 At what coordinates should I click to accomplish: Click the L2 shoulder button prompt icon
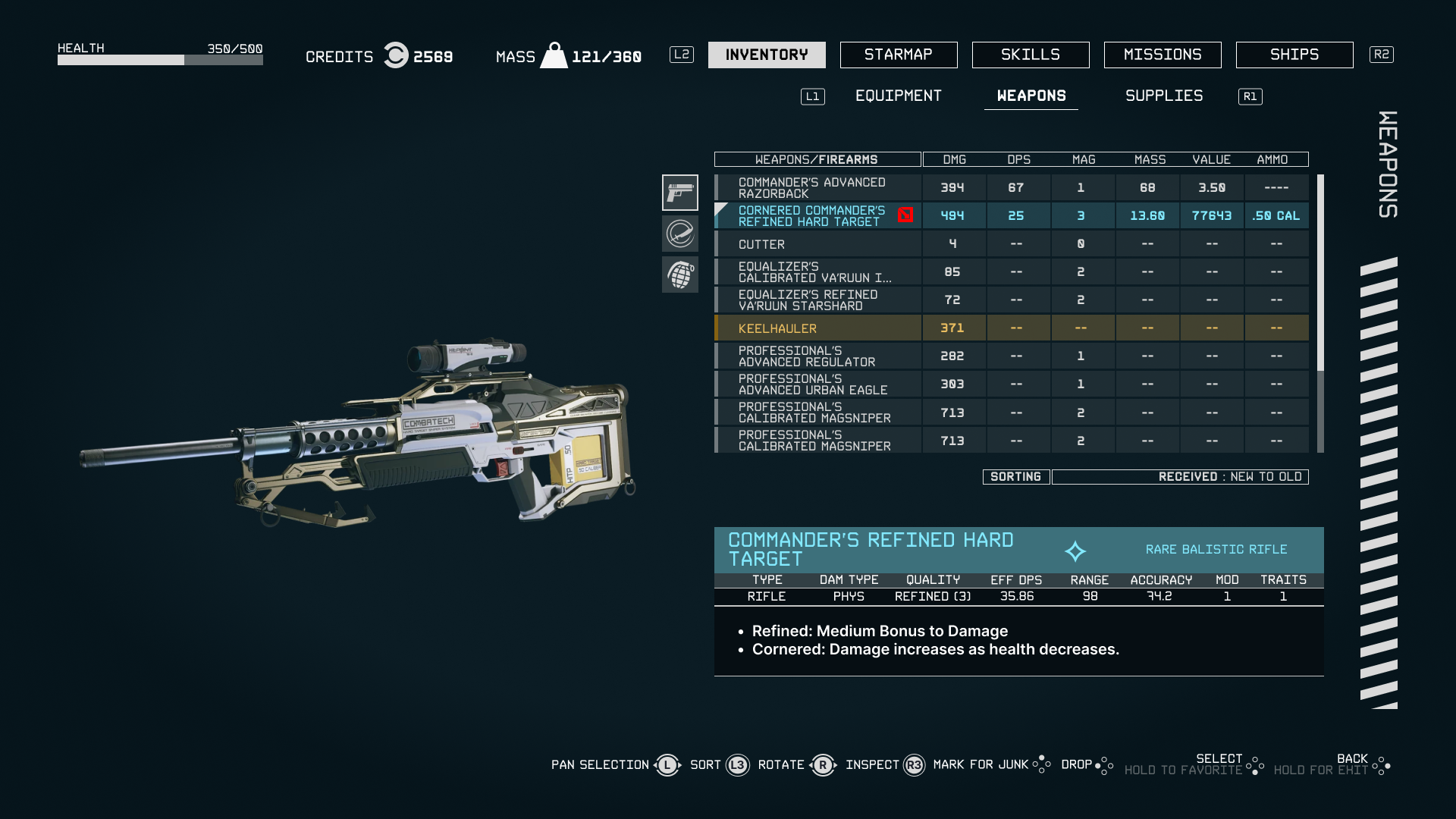tap(681, 54)
